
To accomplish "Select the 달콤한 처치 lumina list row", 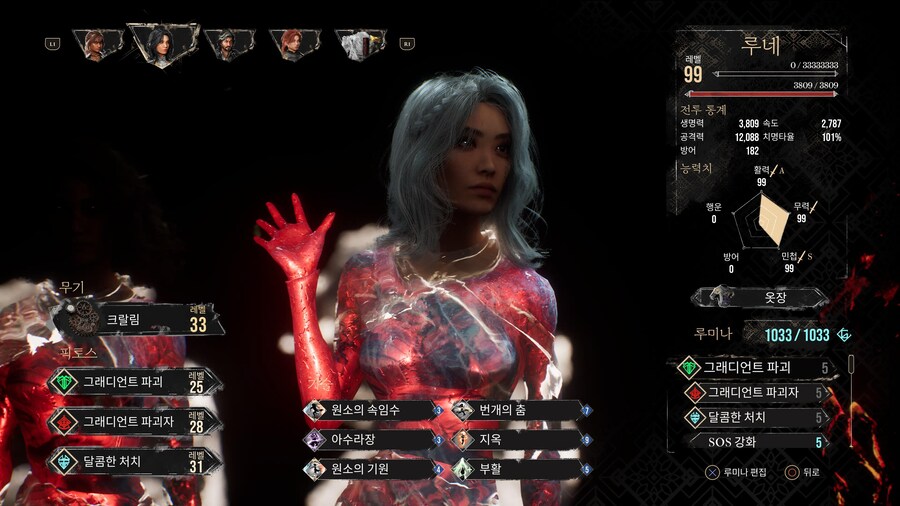I will [756, 417].
